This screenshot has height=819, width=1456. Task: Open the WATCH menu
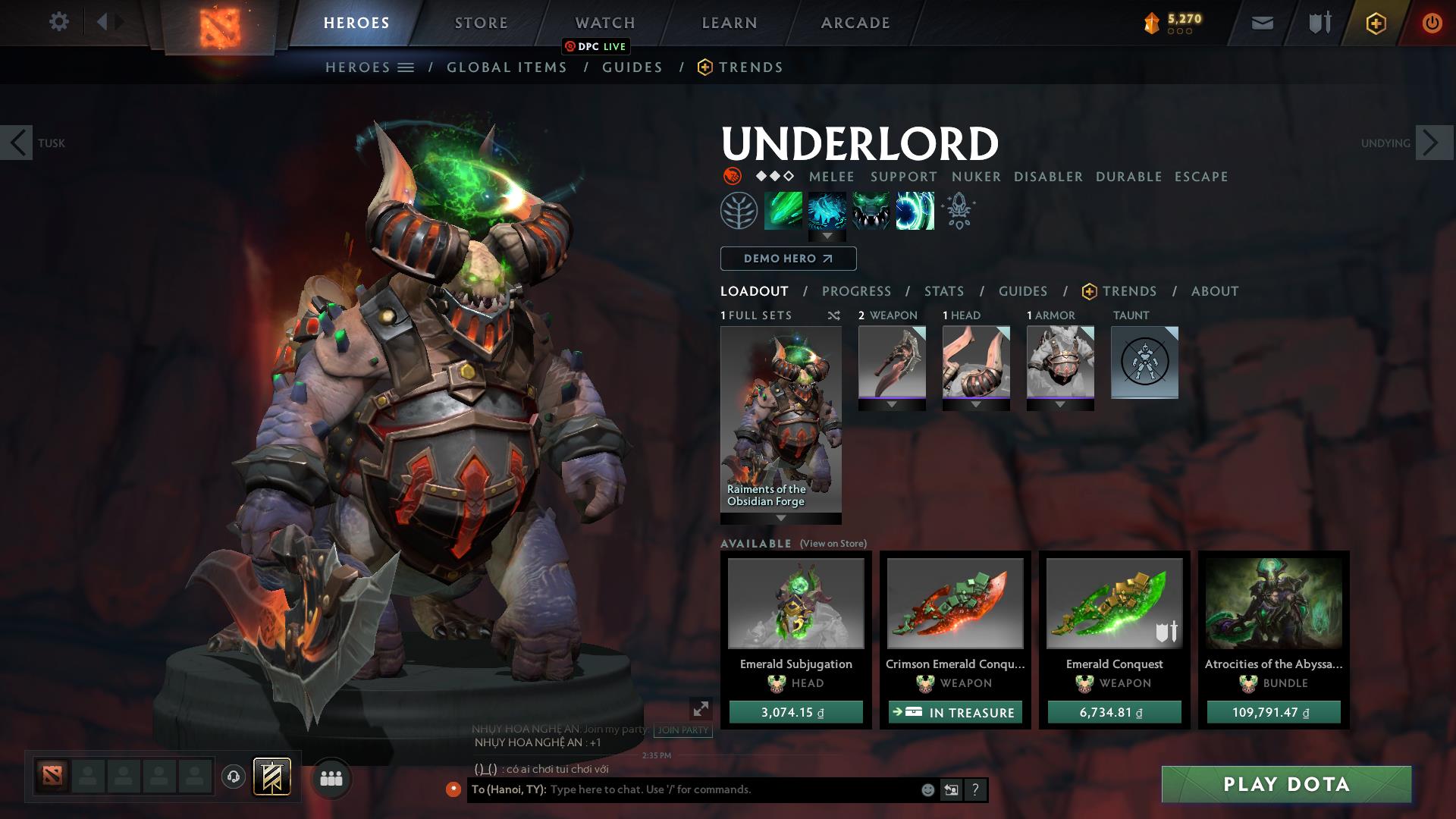pos(605,22)
